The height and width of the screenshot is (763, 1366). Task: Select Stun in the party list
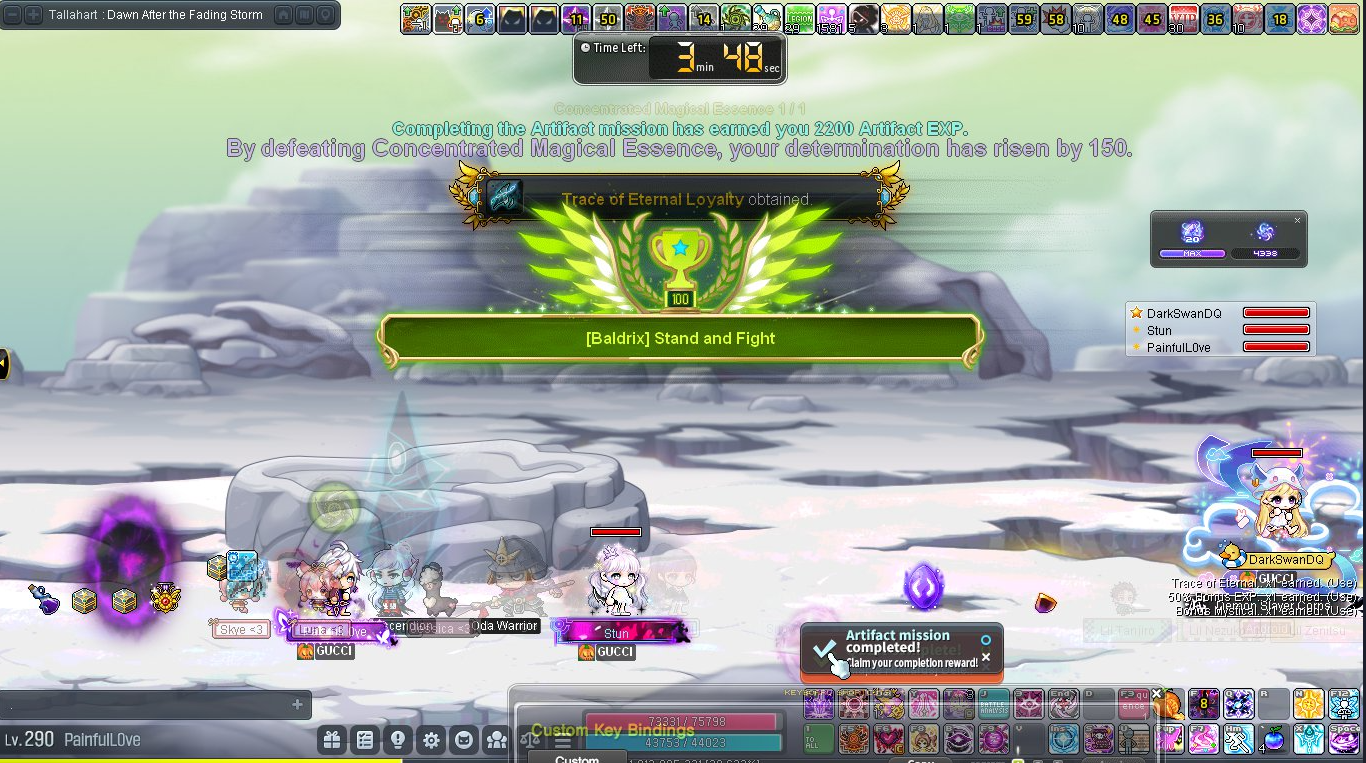1160,330
